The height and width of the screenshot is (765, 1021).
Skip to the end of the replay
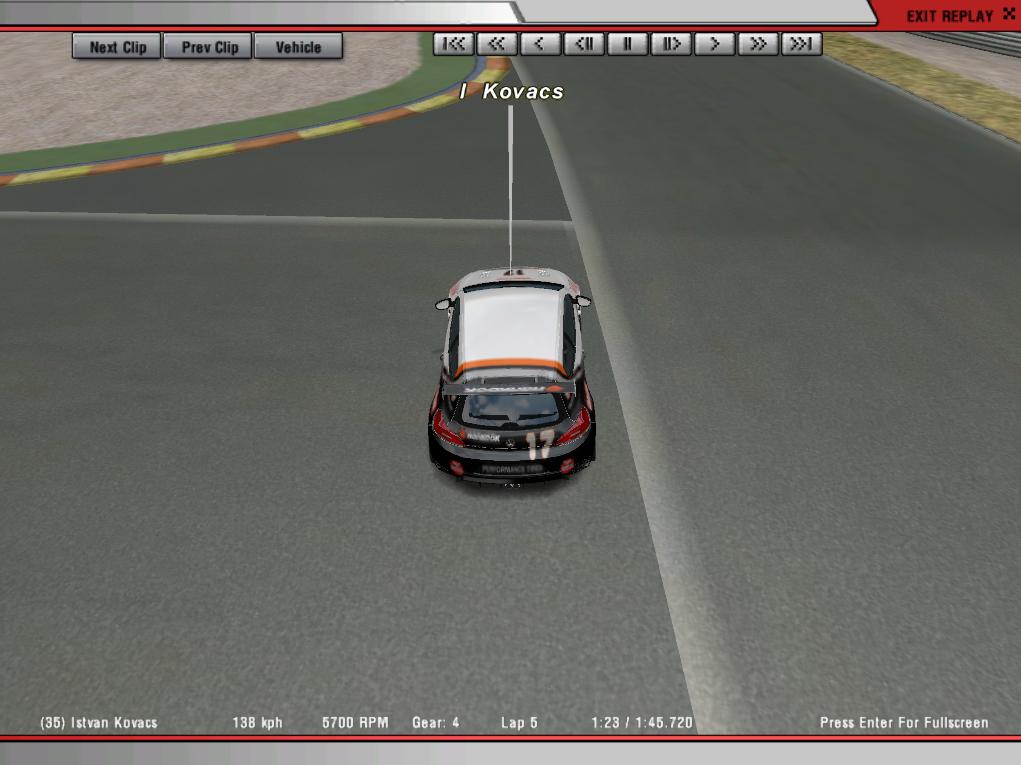click(801, 44)
